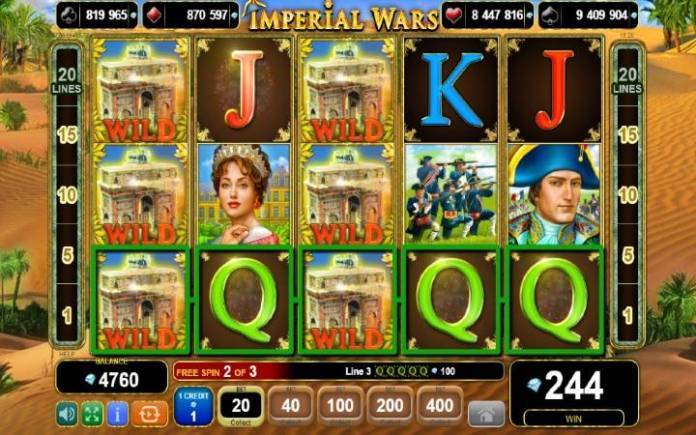Image resolution: width=696 pixels, height=435 pixels.
Task: Activate the orange autoplay button
Action: tap(148, 412)
